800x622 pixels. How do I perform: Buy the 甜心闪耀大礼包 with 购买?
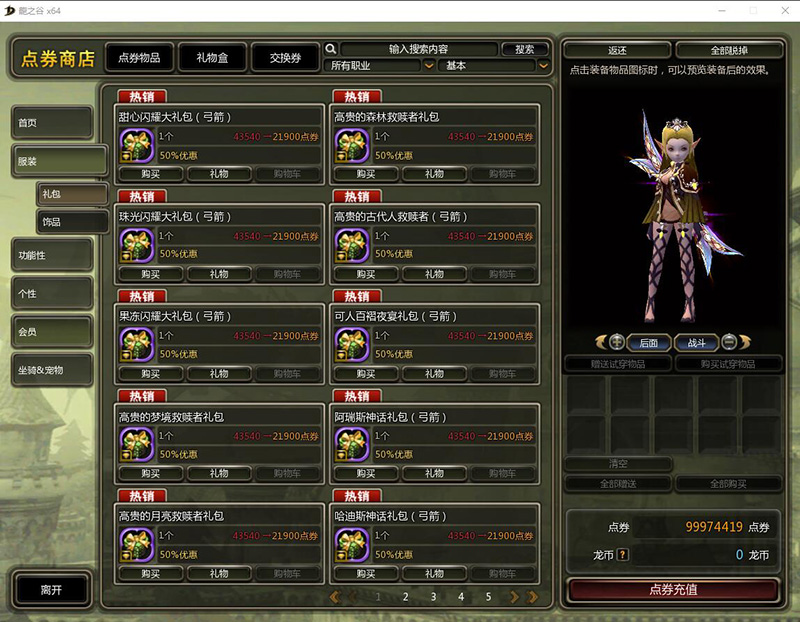coord(150,174)
